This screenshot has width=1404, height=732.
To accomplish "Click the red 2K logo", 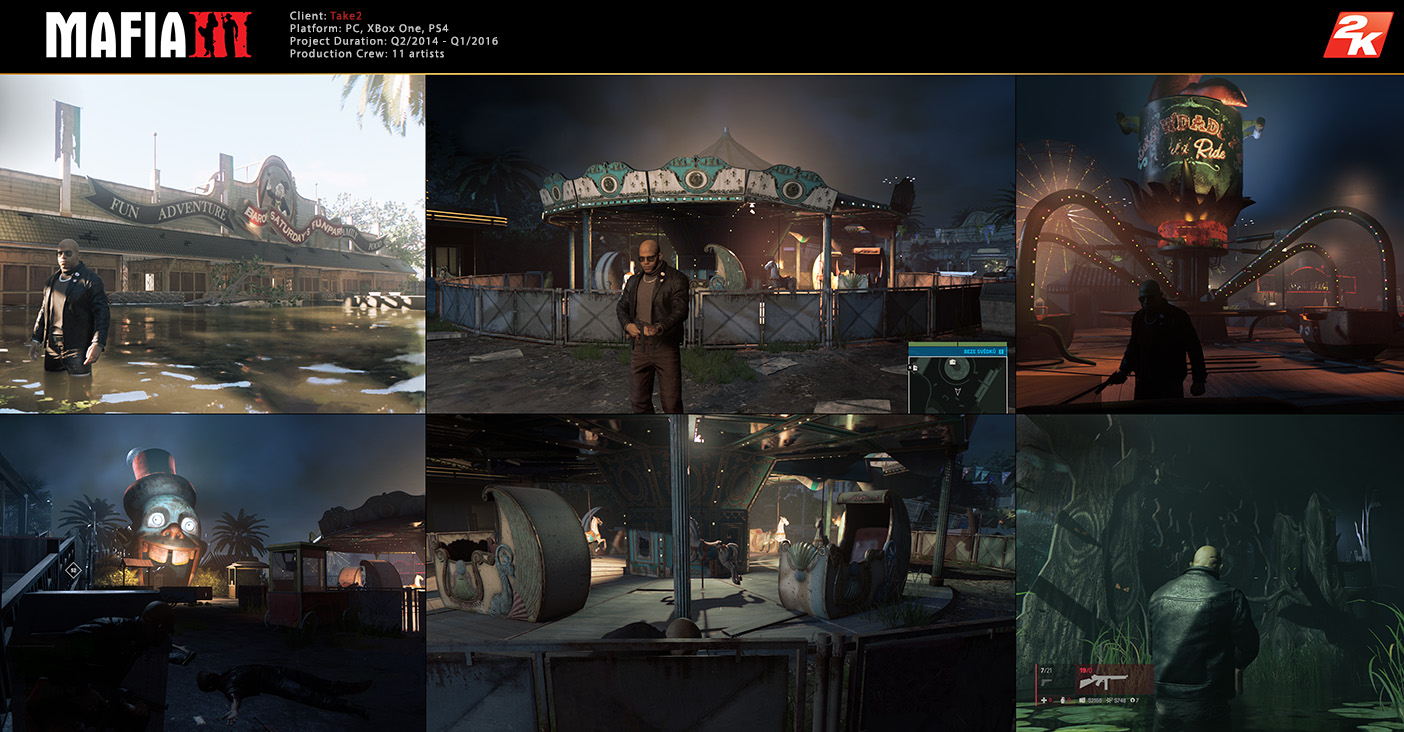I will pyautogui.click(x=1357, y=35).
